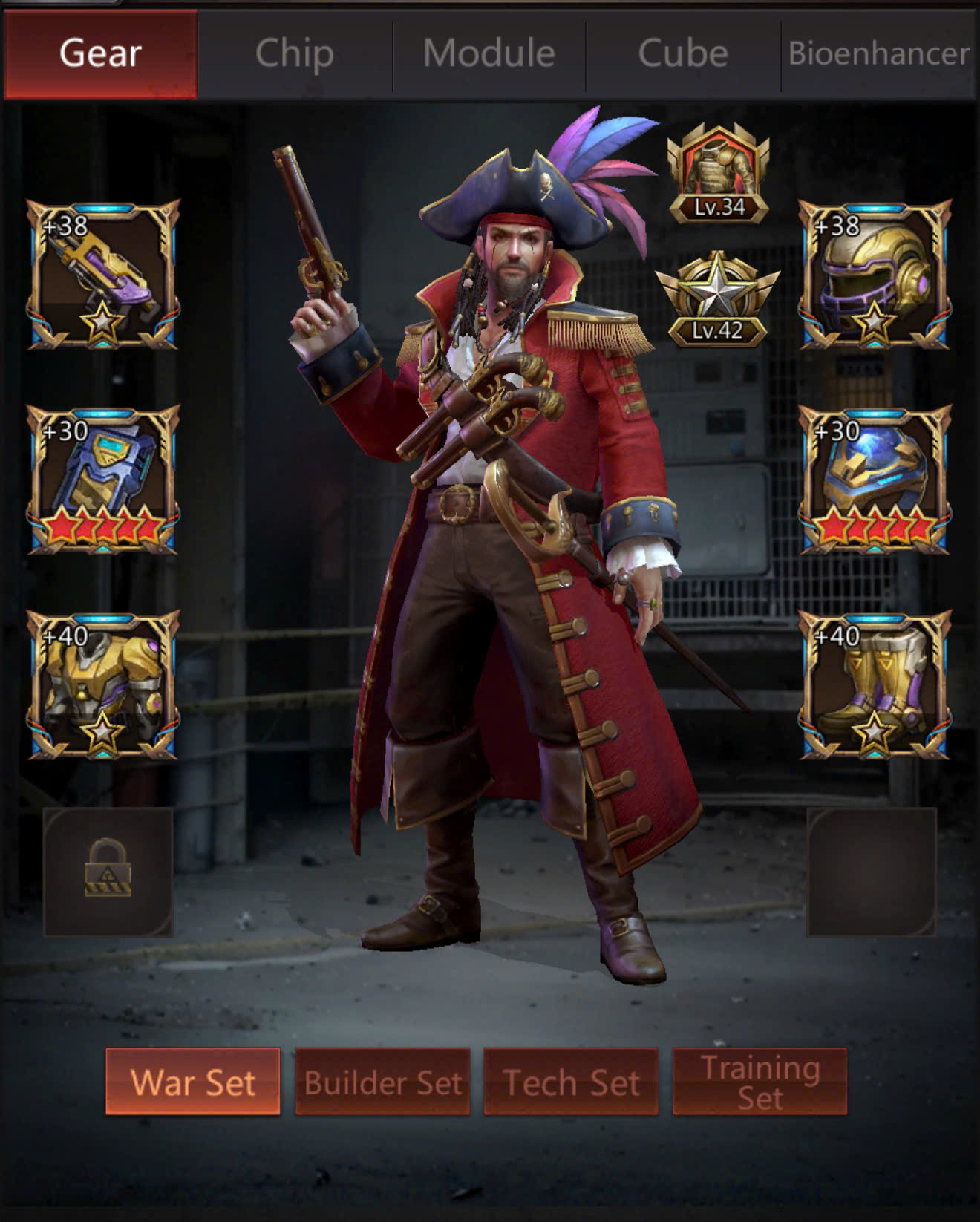
Task: Select the +38 gold helmet slot
Action: [x=875, y=275]
